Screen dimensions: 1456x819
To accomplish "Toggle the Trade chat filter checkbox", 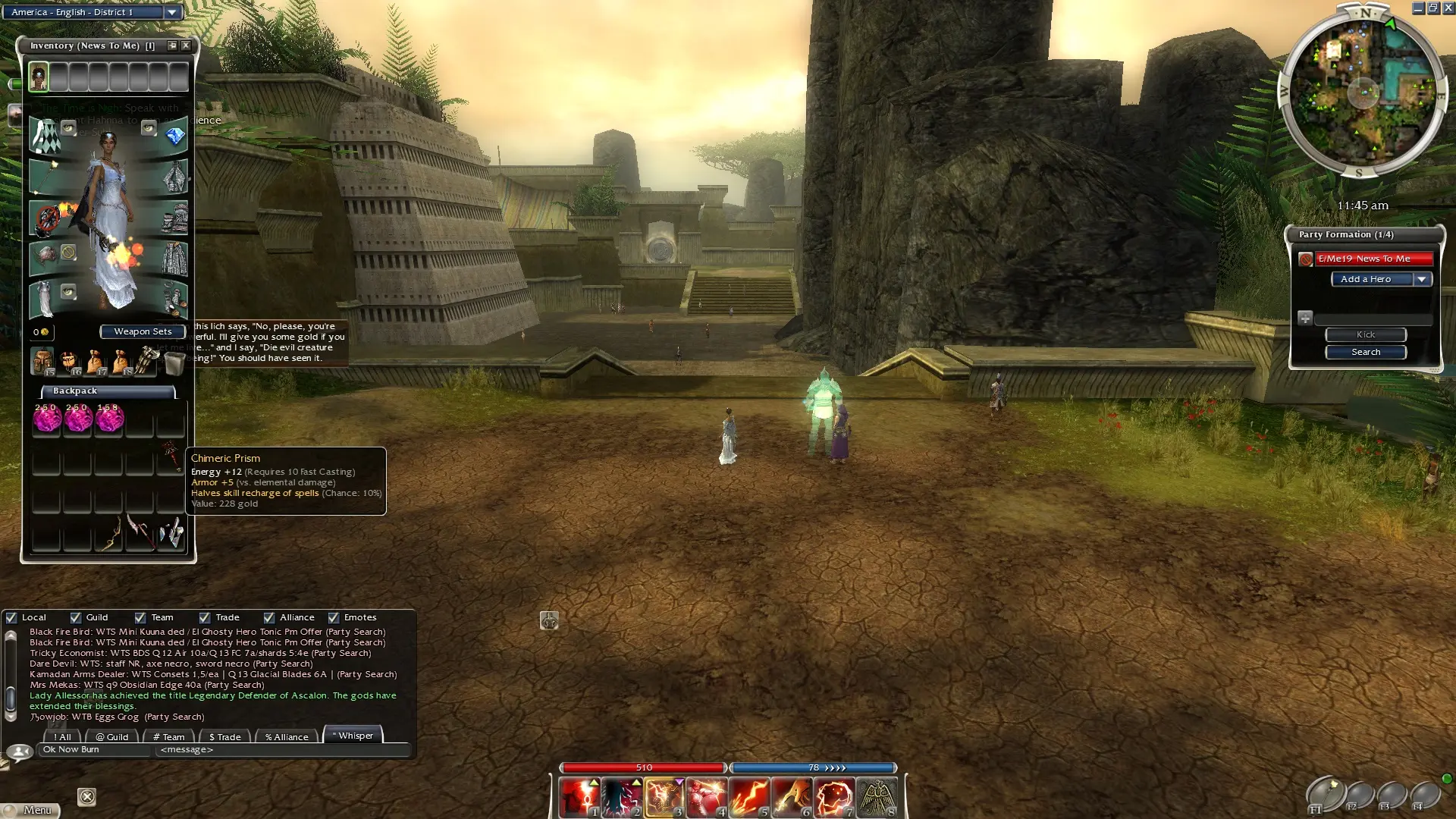I will click(205, 617).
